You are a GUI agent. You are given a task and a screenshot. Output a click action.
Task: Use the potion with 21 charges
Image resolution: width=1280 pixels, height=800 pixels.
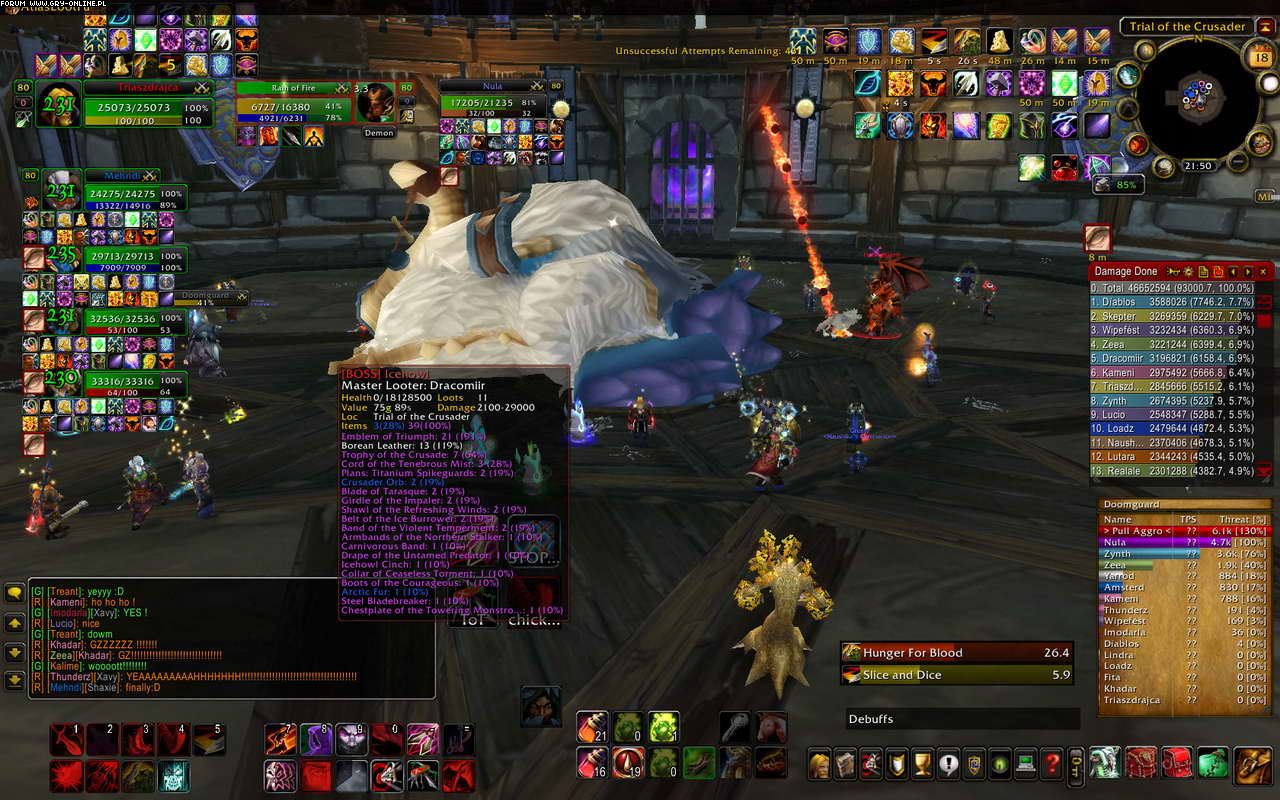click(592, 727)
